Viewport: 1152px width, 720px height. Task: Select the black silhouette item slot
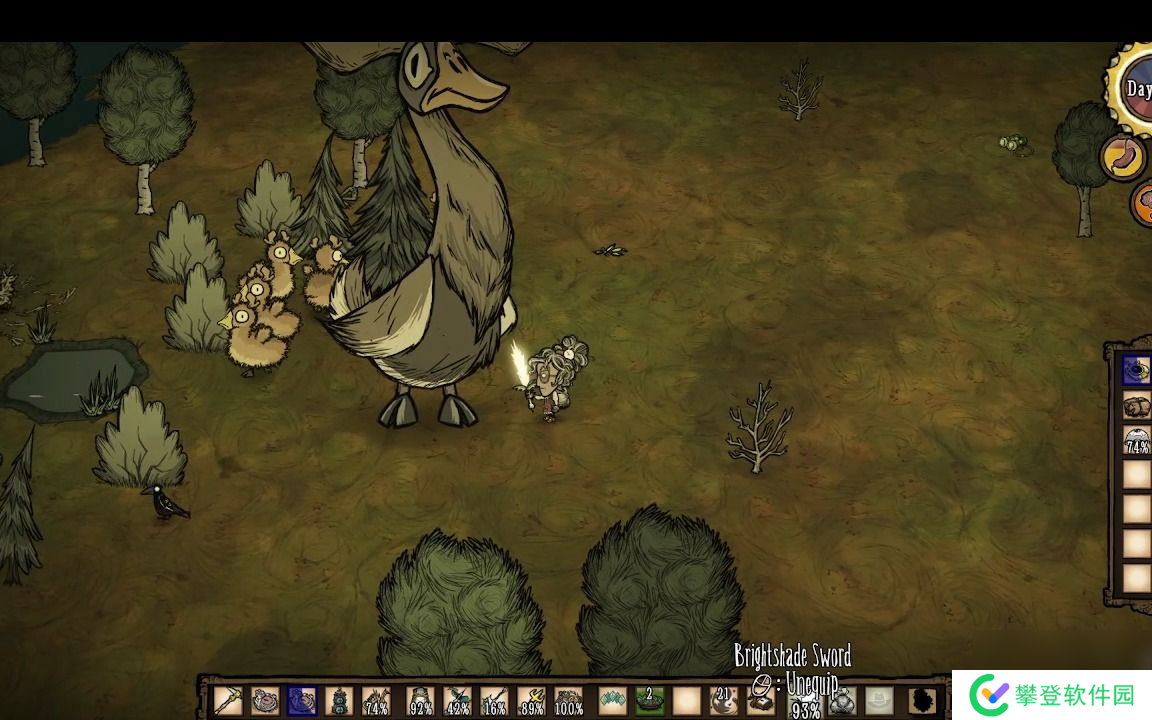(x=924, y=700)
